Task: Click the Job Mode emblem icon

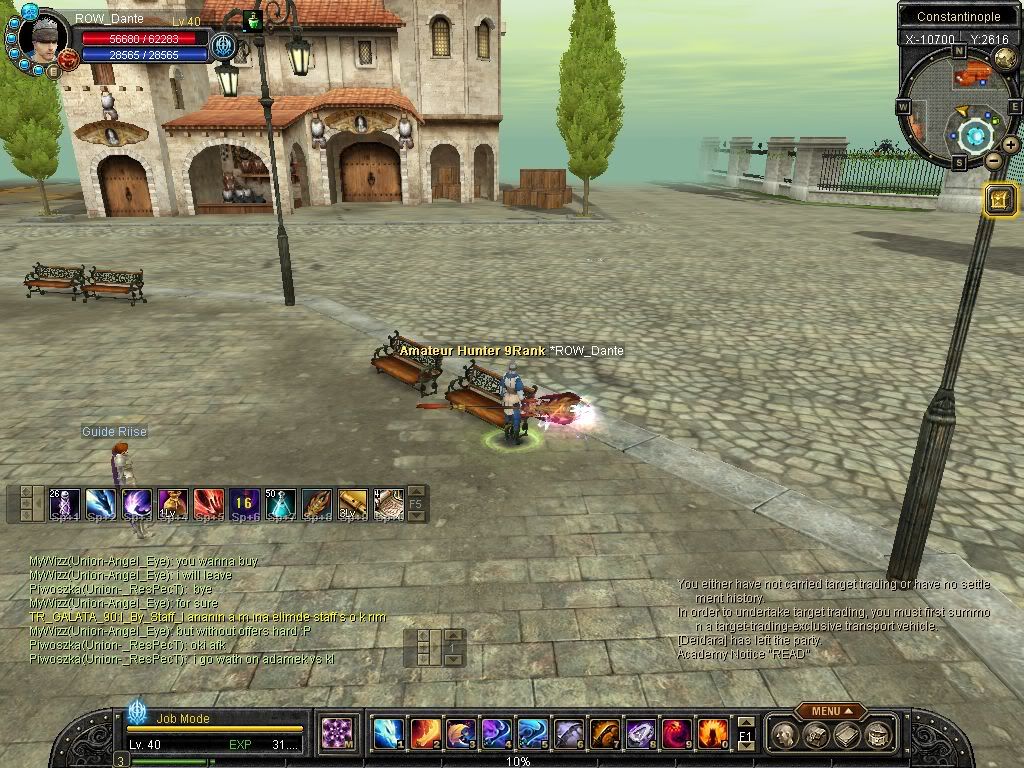Action: tap(137, 712)
